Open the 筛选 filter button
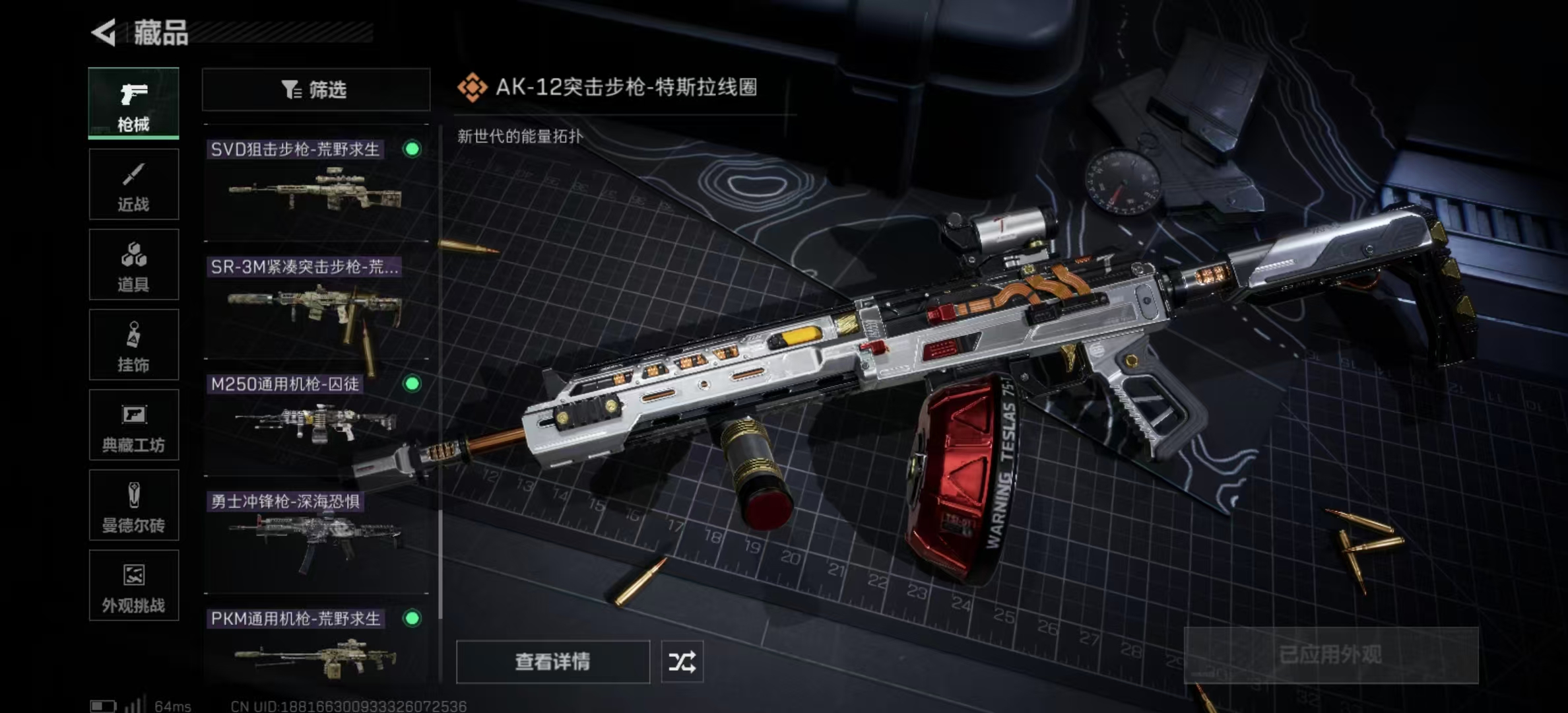1568x713 pixels. coord(315,90)
